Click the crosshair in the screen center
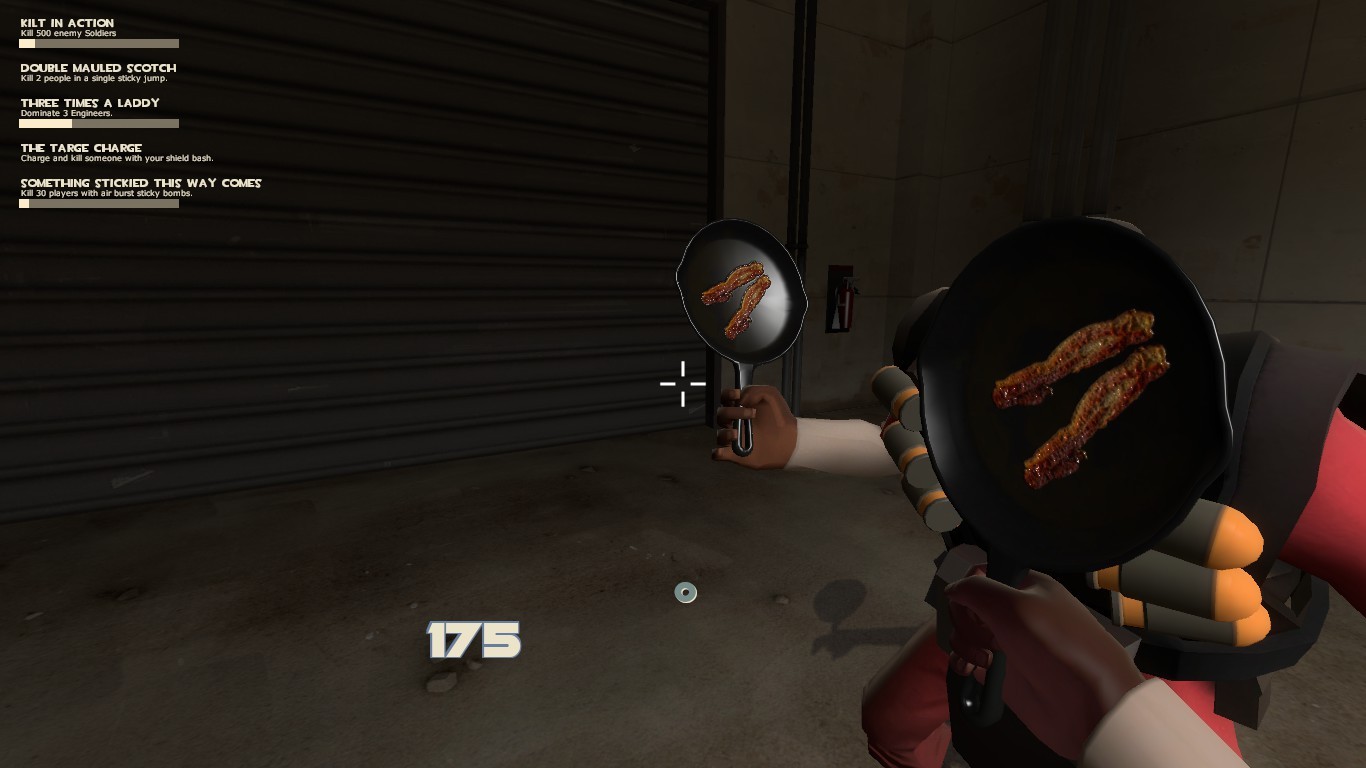Screen dimensions: 1366x768 click(682, 384)
